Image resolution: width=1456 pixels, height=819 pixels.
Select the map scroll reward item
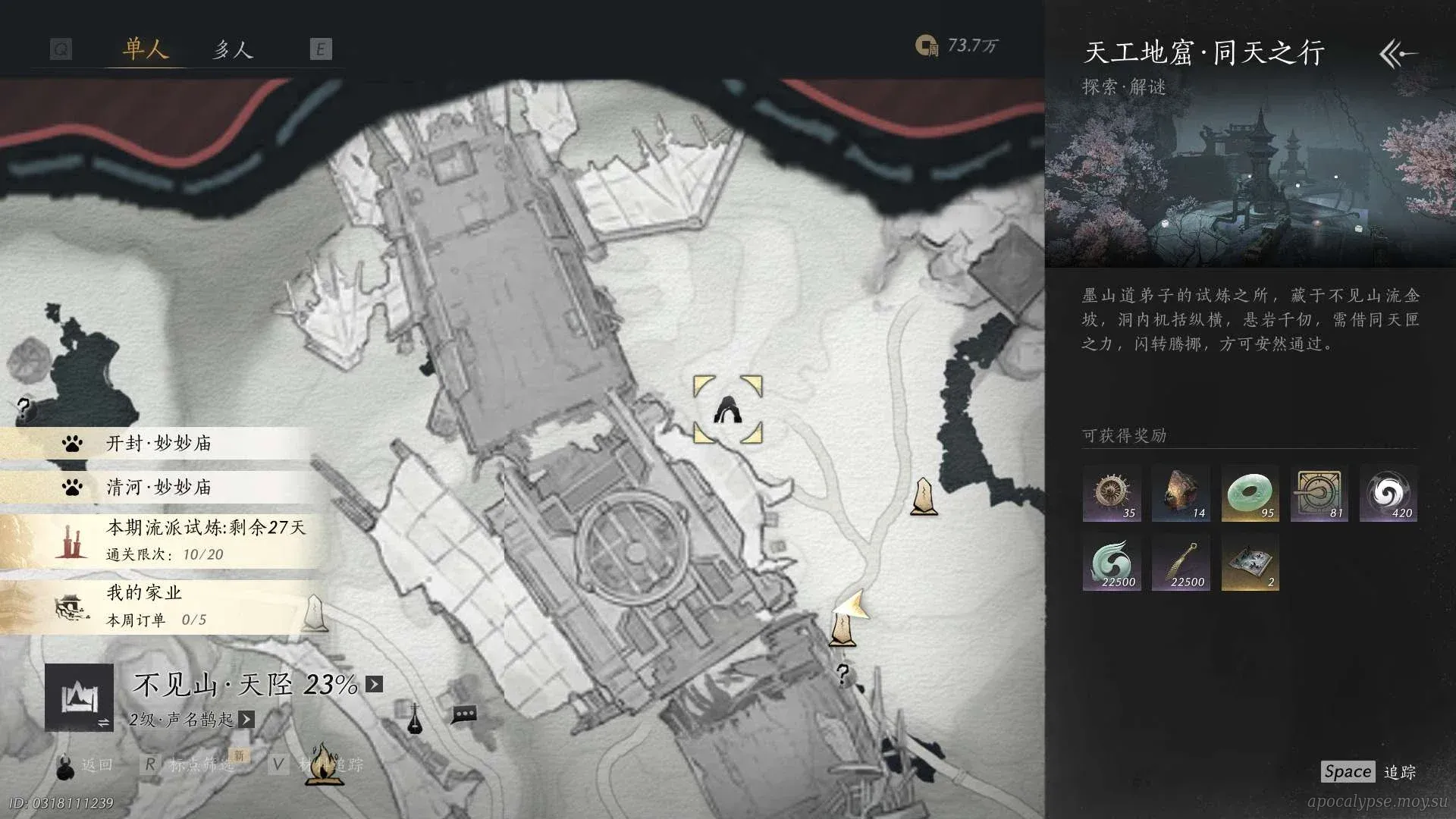pos(1250,563)
